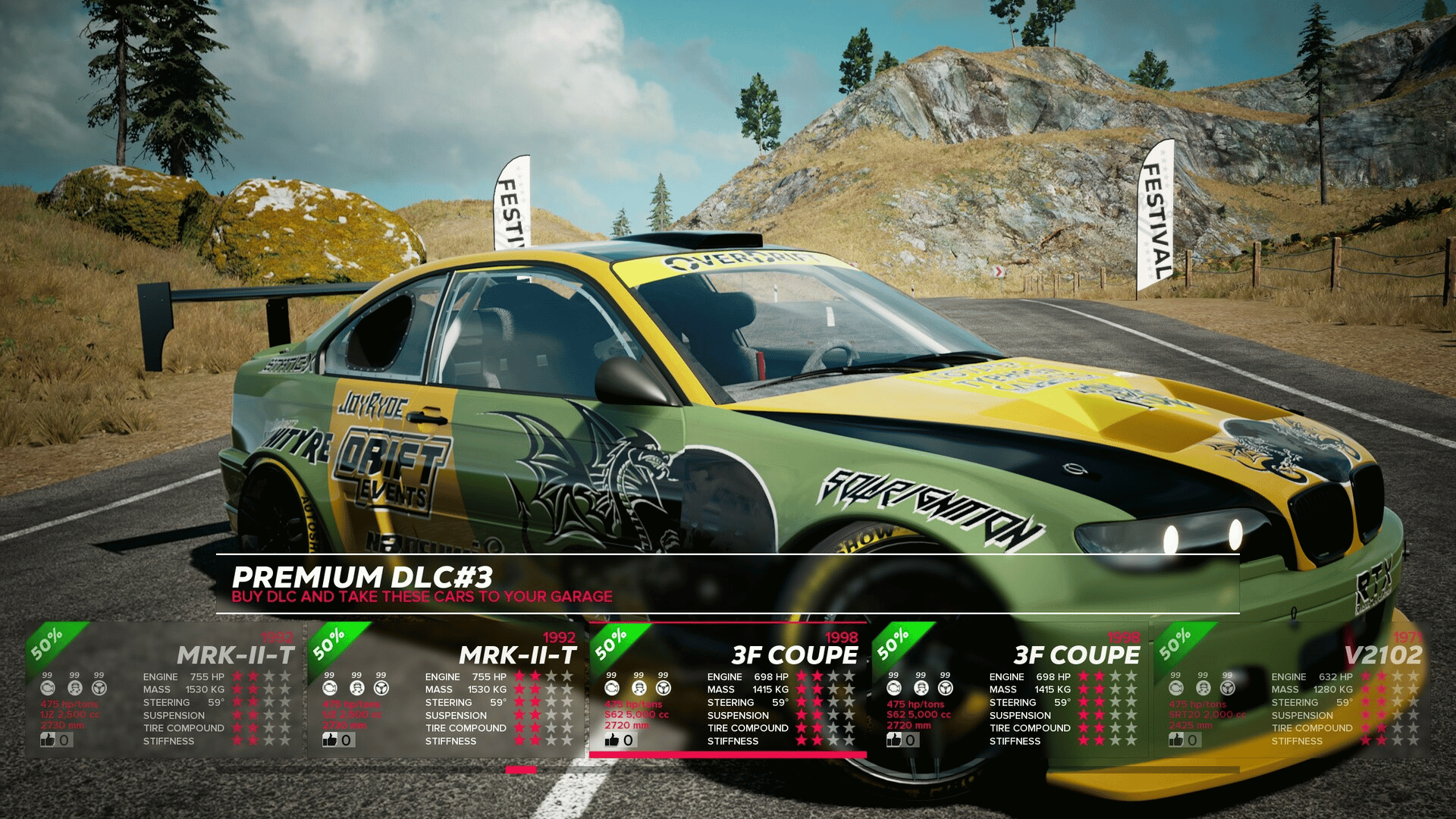Choose the 3F COUPE card with red underline
Viewport: 1456px width, 819px height.
pyautogui.click(x=727, y=689)
